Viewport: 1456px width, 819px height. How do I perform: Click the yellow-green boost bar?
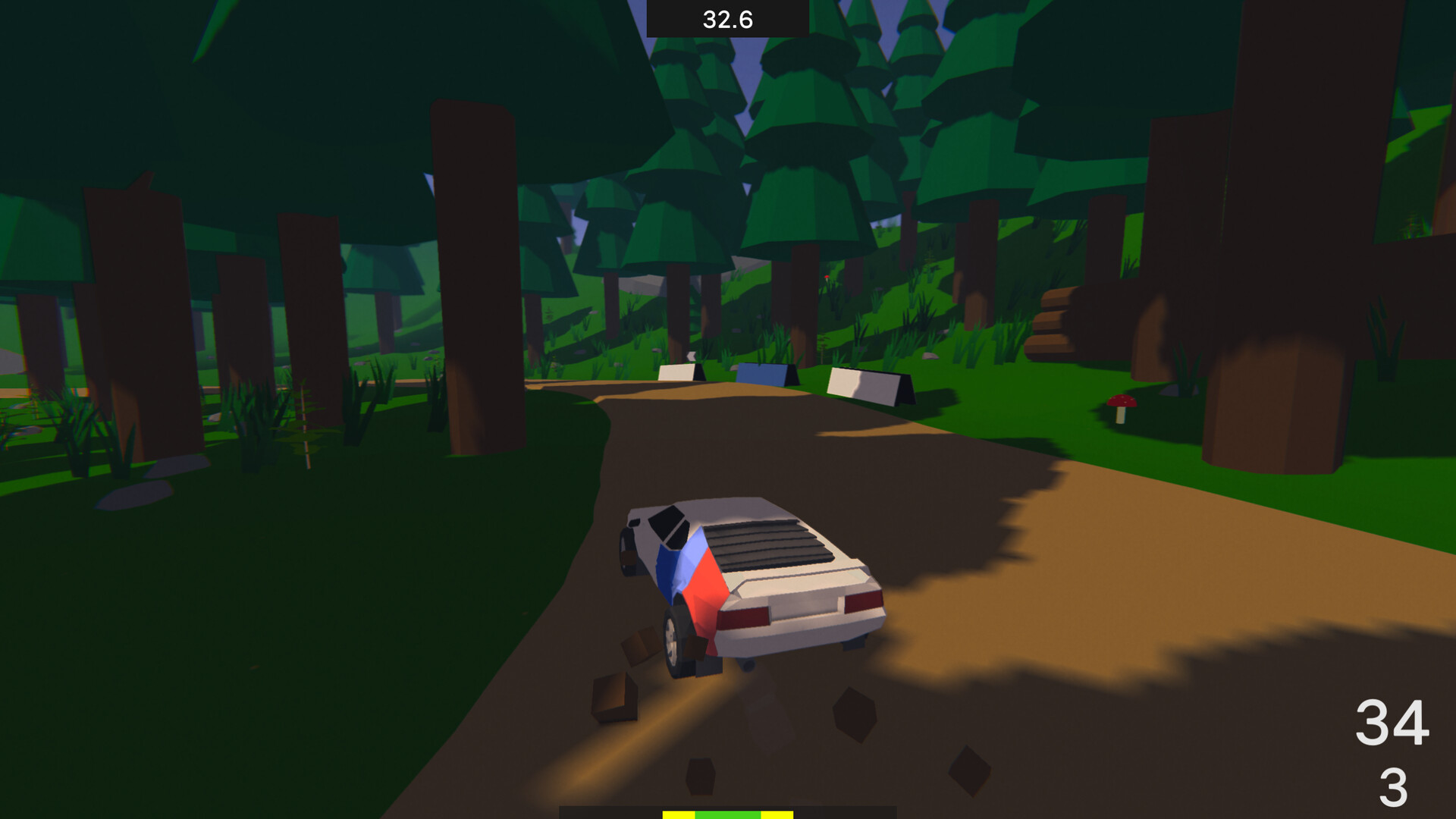(728, 814)
